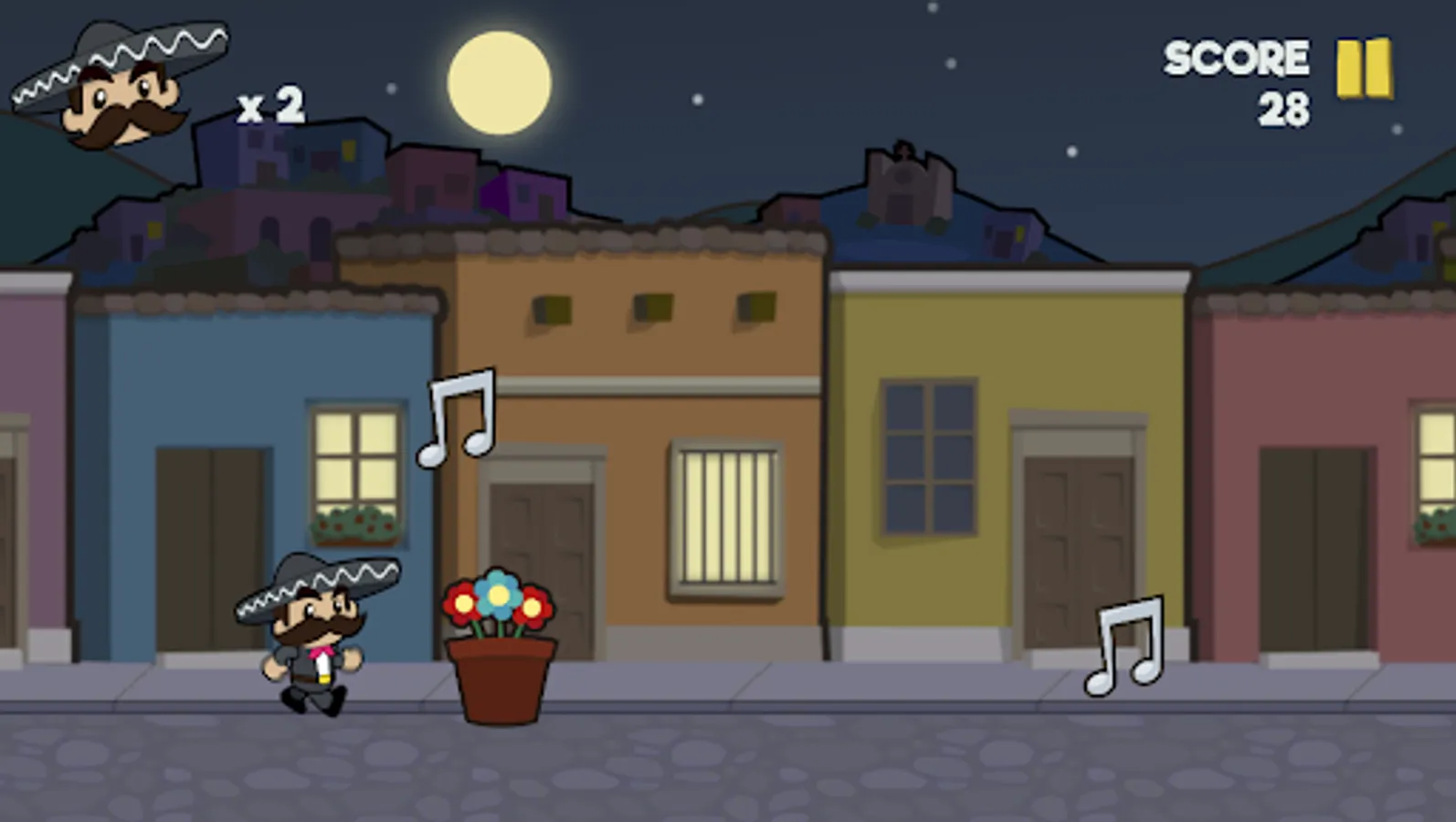This screenshot has width=1456, height=822.
Task: Click the SCORE label
Action: (x=1235, y=57)
